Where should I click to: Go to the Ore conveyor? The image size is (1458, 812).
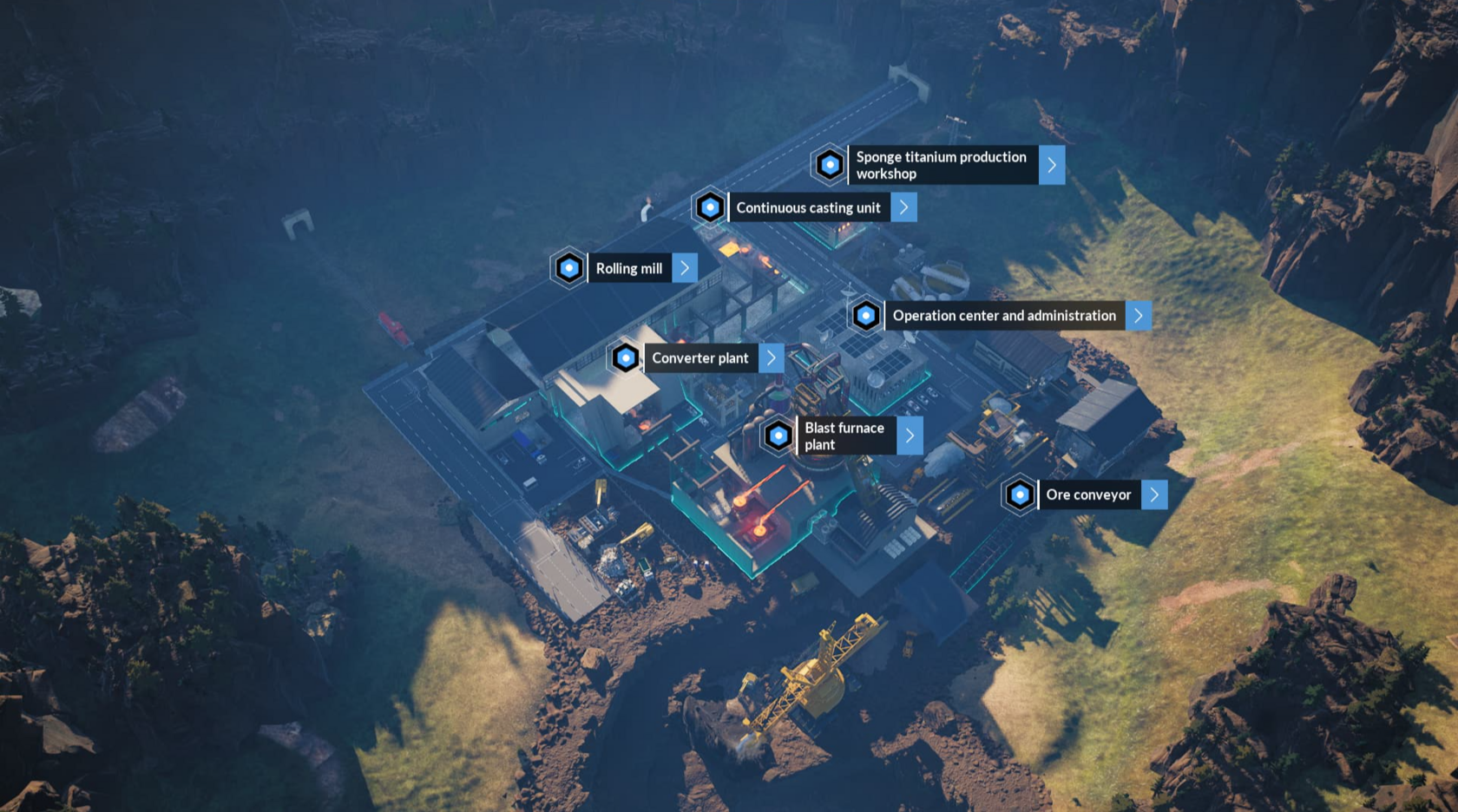pos(1088,494)
